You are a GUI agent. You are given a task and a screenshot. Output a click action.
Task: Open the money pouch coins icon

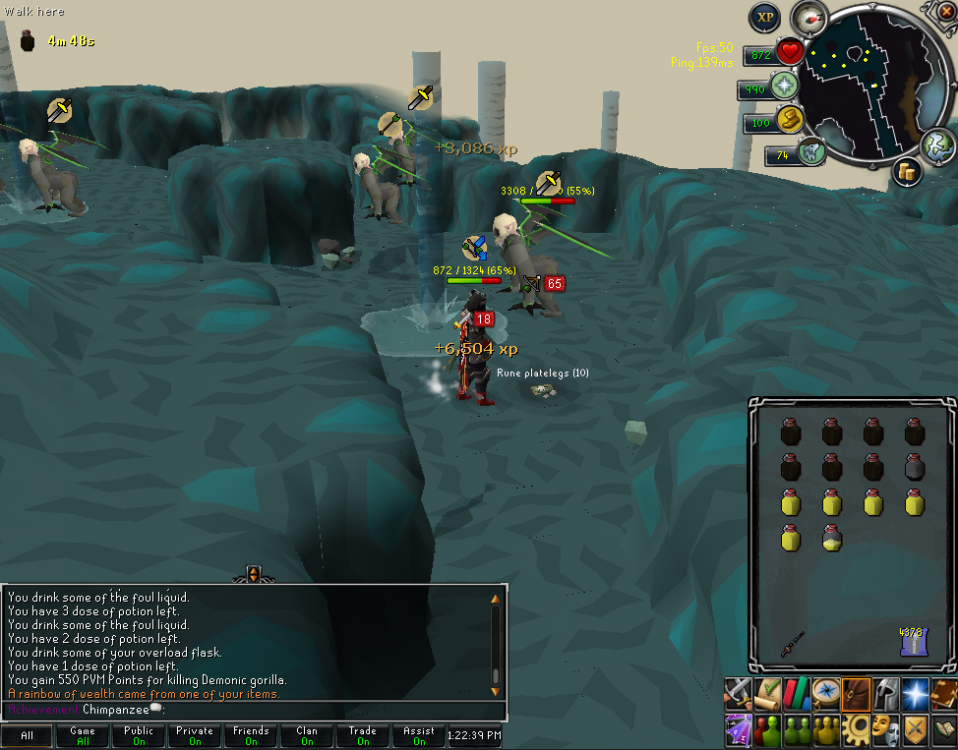point(908,171)
